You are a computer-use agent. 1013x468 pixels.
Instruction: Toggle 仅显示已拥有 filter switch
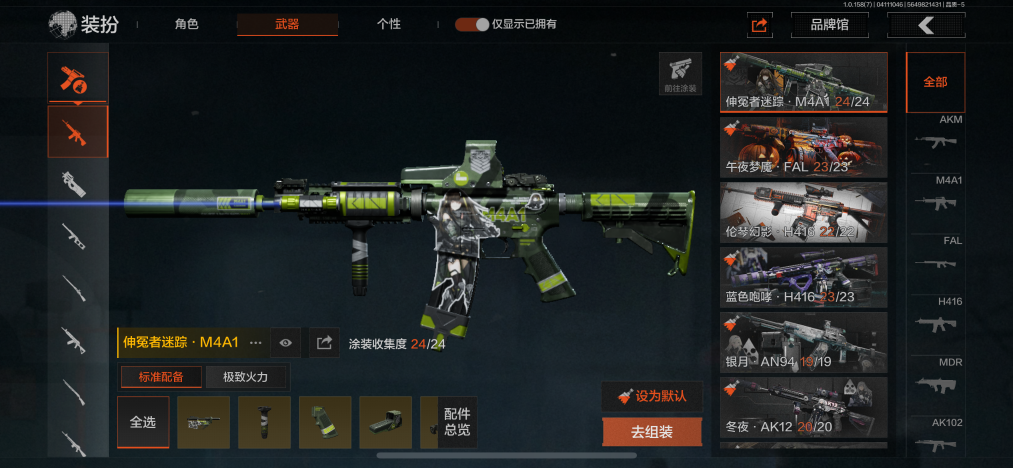(472, 24)
